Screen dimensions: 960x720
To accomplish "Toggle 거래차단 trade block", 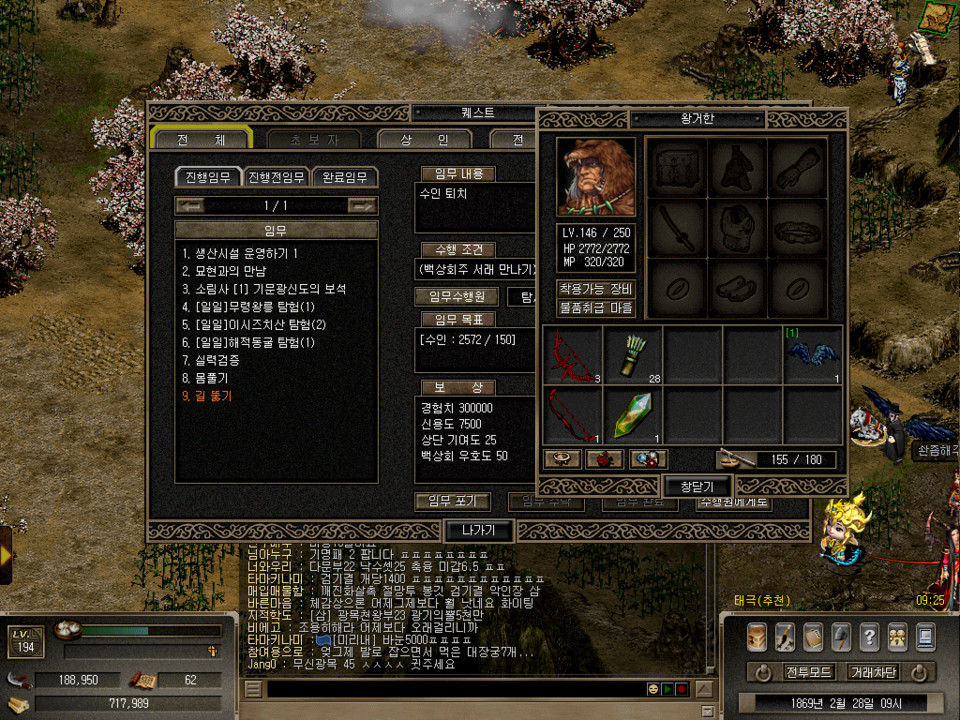I will (873, 672).
